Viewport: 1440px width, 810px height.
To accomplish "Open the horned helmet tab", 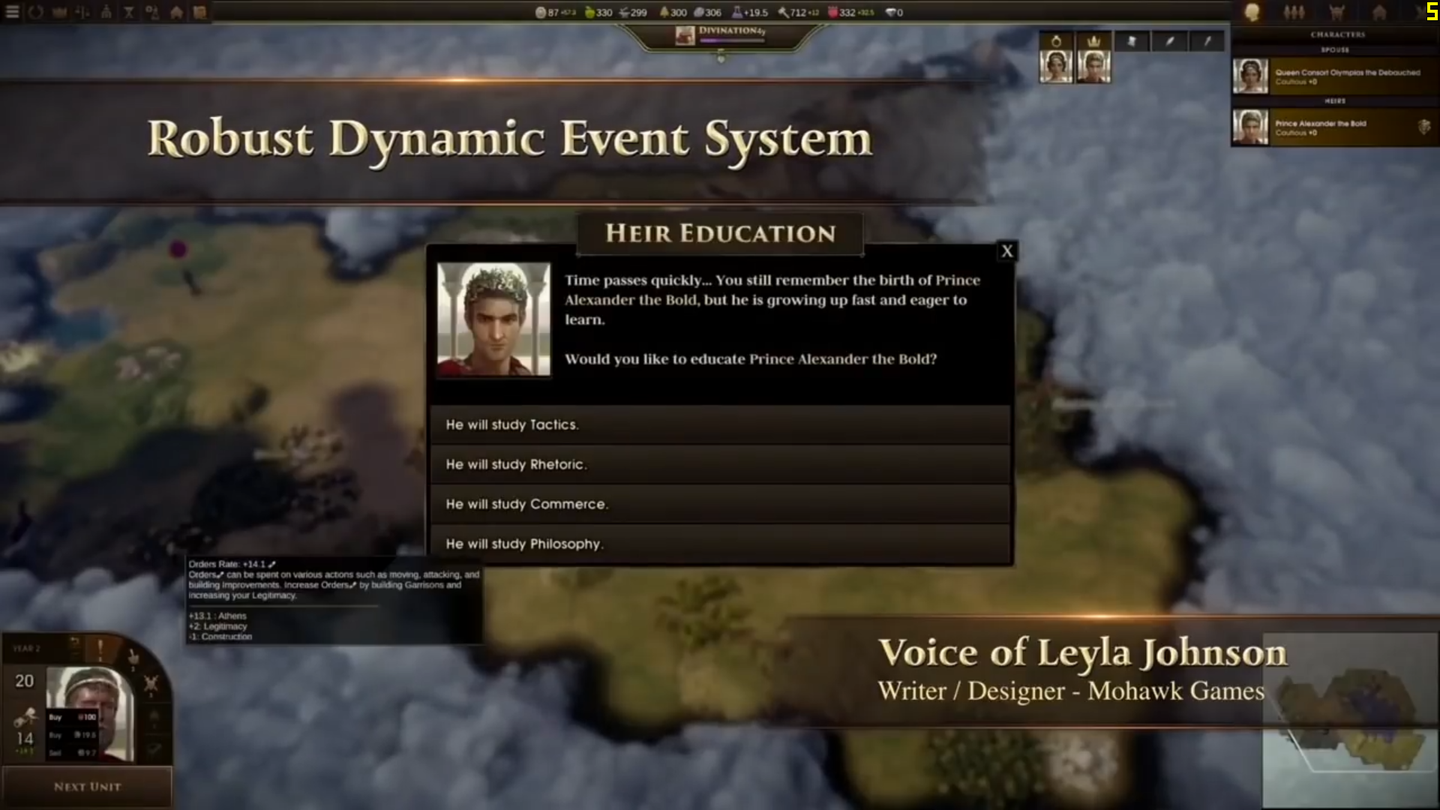I will 1337,12.
